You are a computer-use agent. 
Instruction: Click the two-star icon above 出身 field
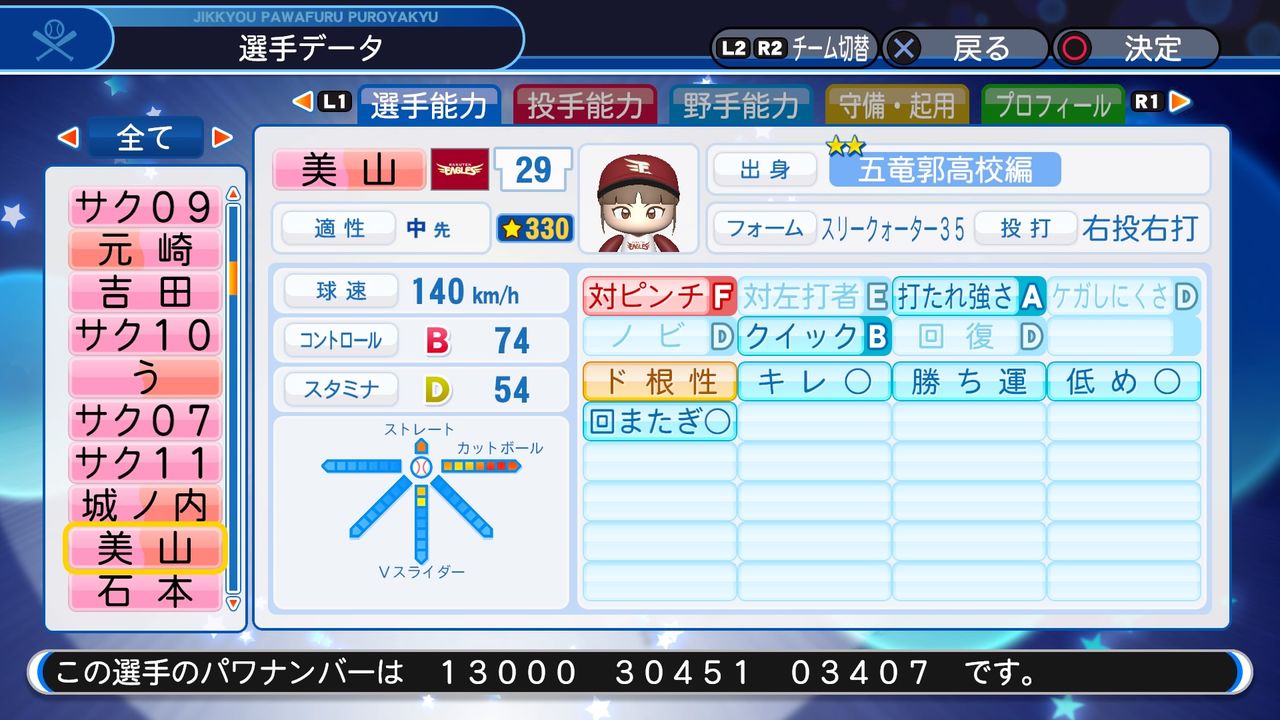(x=845, y=146)
